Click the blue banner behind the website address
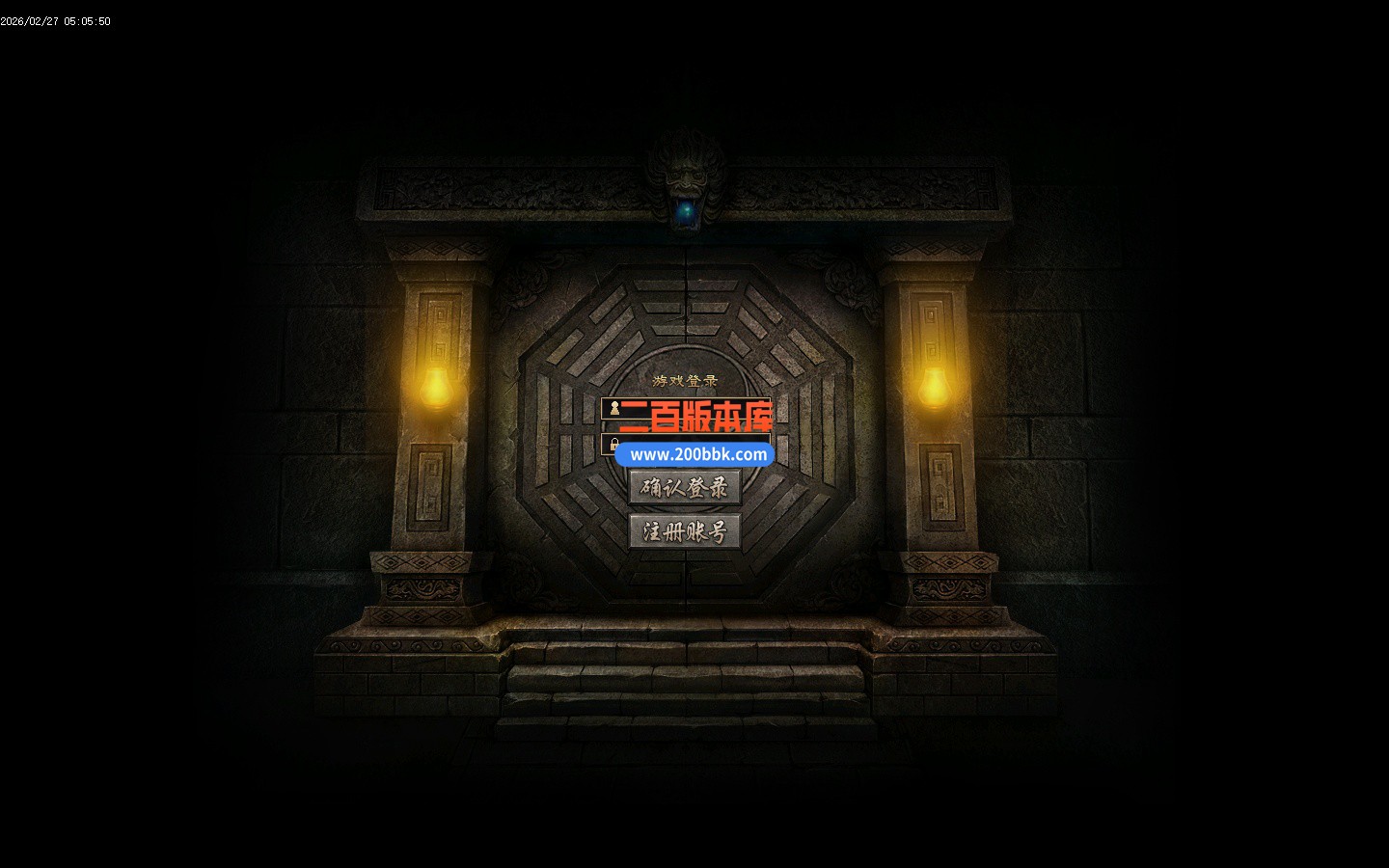 (694, 453)
